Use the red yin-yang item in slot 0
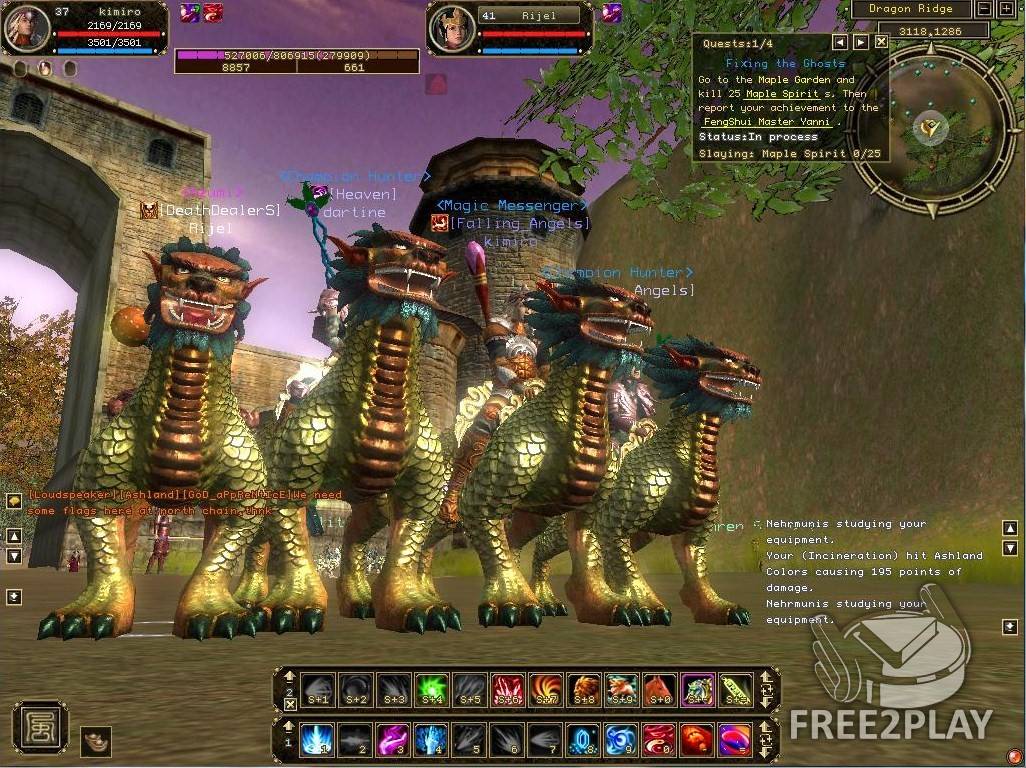The height and width of the screenshot is (768, 1026). click(x=658, y=740)
